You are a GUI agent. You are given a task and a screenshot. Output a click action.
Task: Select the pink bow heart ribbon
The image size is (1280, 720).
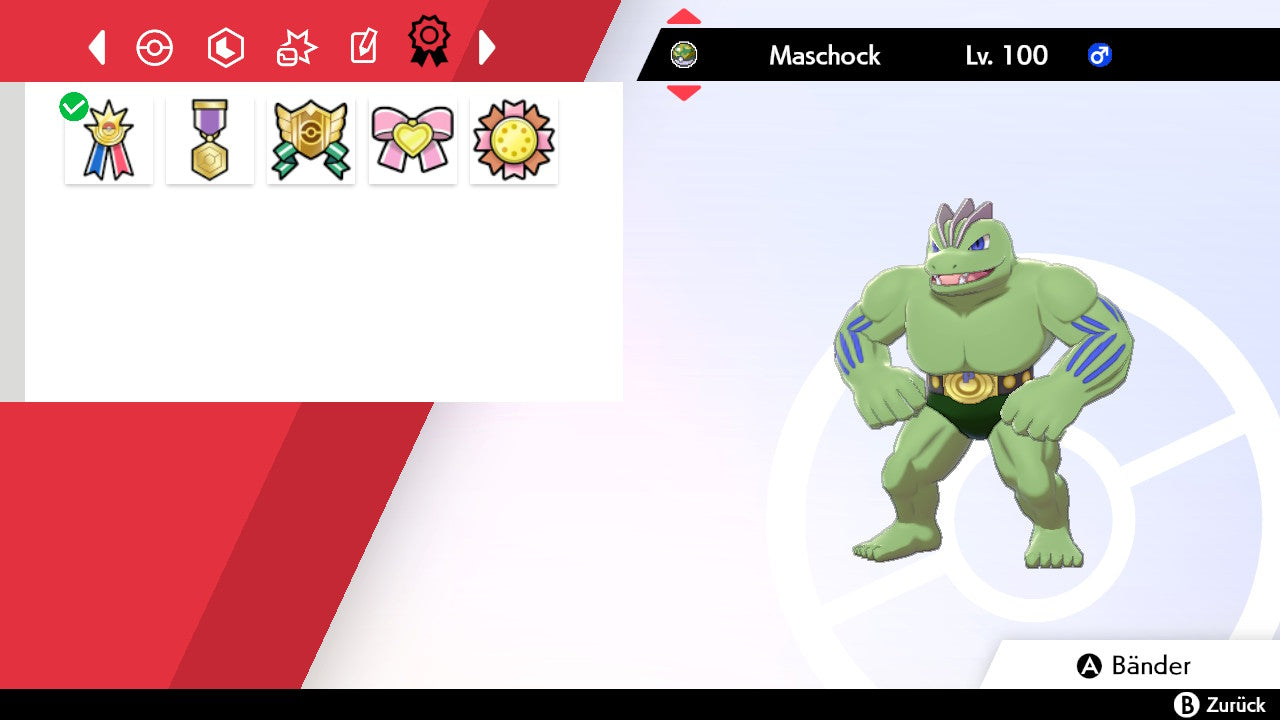pyautogui.click(x=413, y=140)
